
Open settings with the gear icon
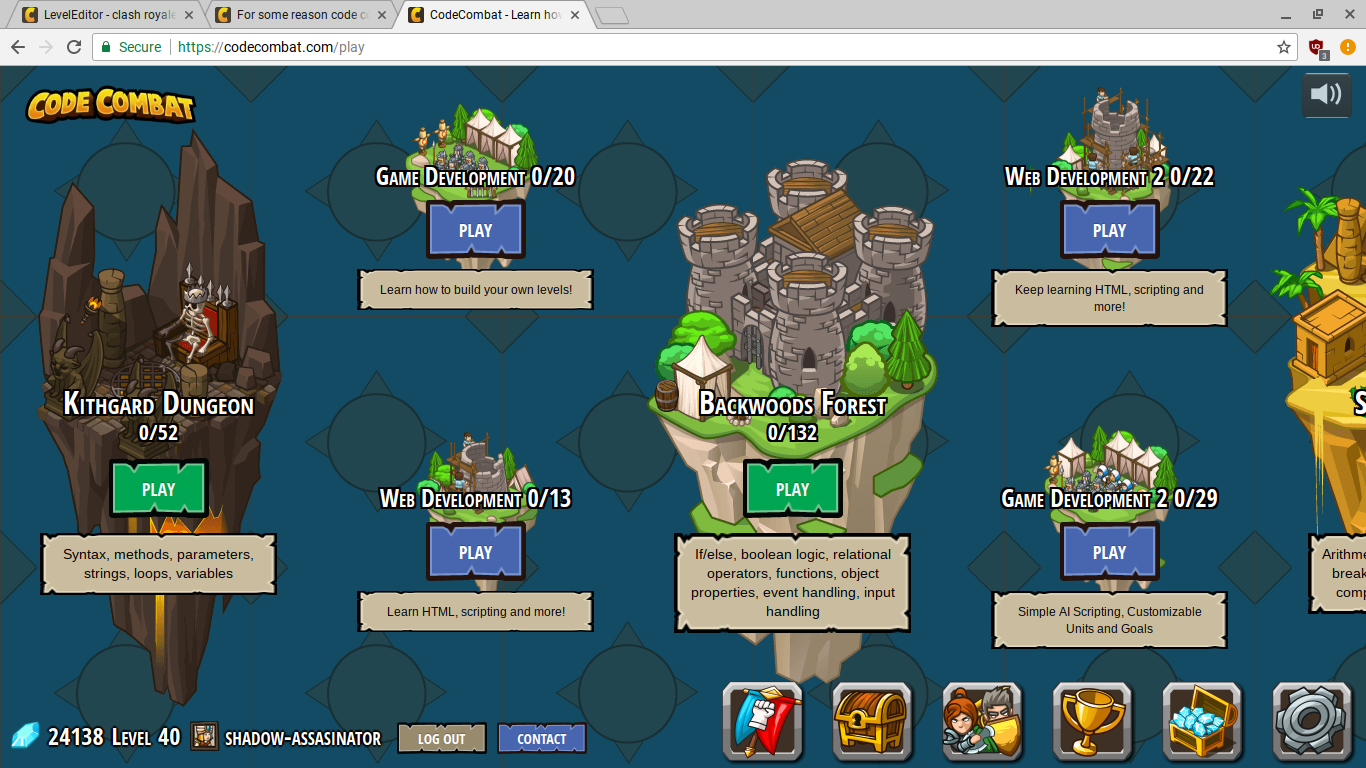pos(1312,720)
